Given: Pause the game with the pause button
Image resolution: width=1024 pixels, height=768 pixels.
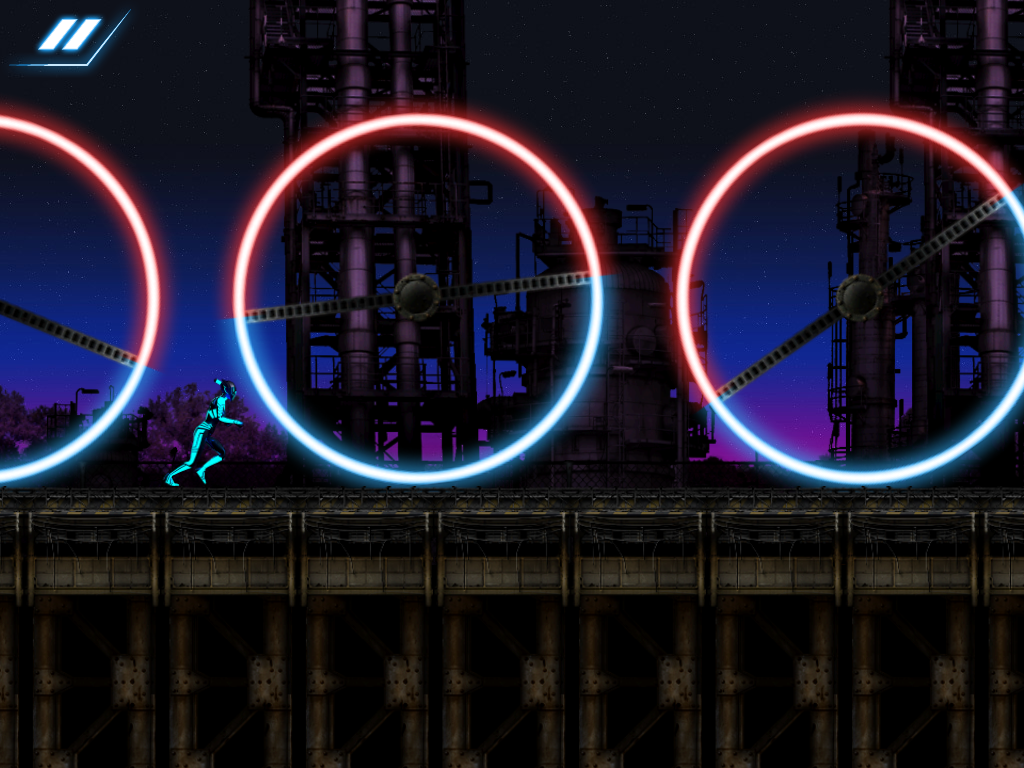Looking at the screenshot, I should pyautogui.click(x=70, y=35).
